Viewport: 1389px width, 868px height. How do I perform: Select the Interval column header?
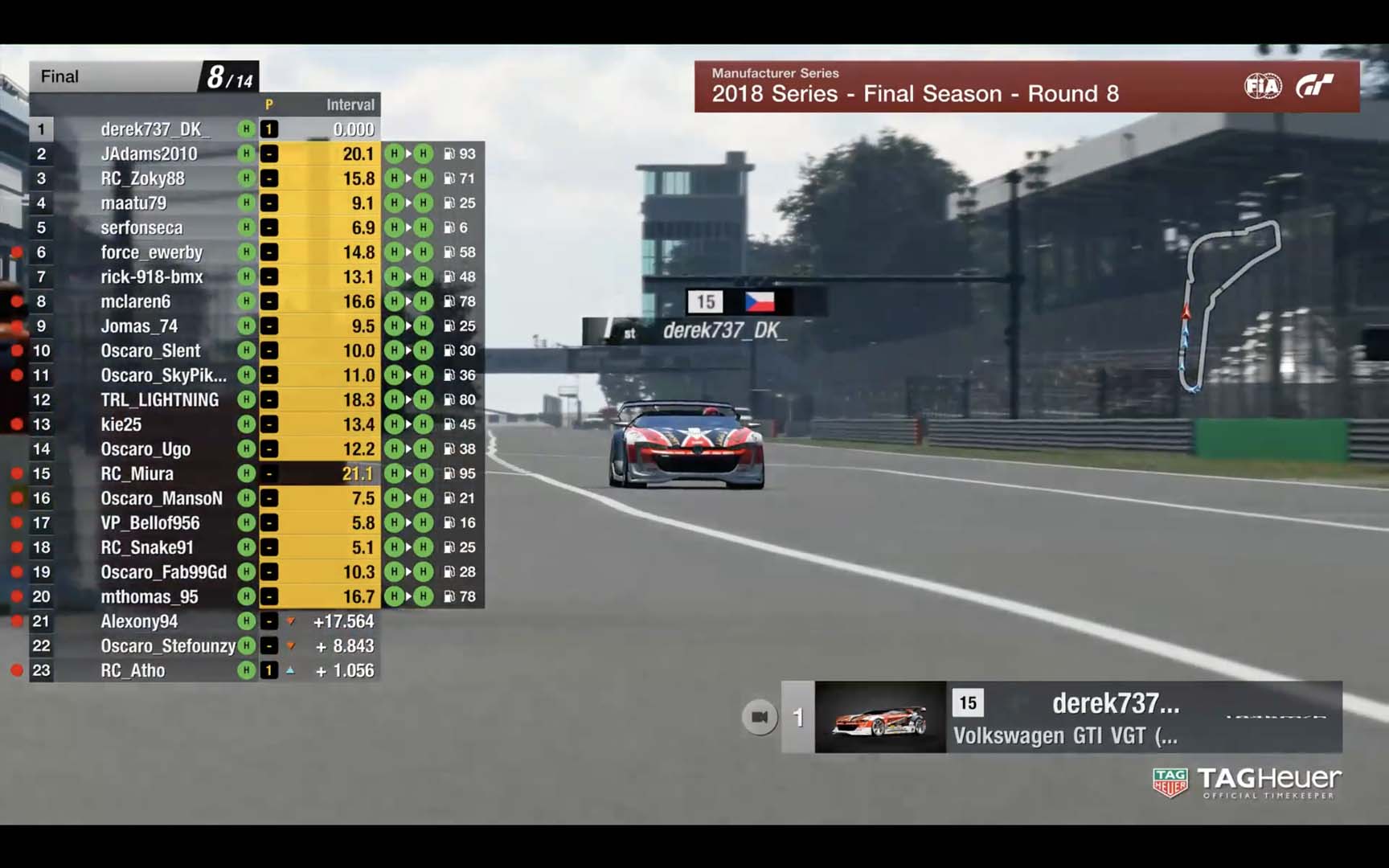(350, 104)
